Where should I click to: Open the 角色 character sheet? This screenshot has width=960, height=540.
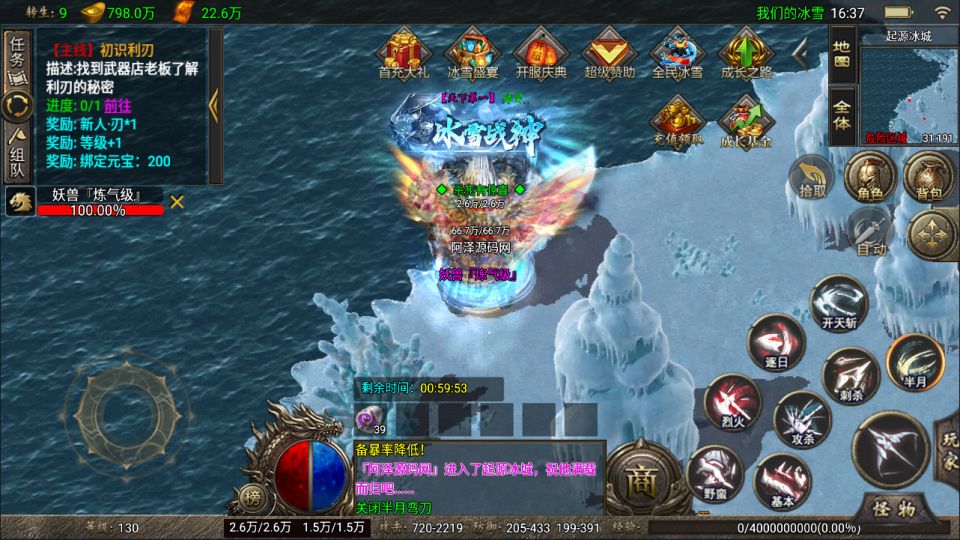pos(863,177)
